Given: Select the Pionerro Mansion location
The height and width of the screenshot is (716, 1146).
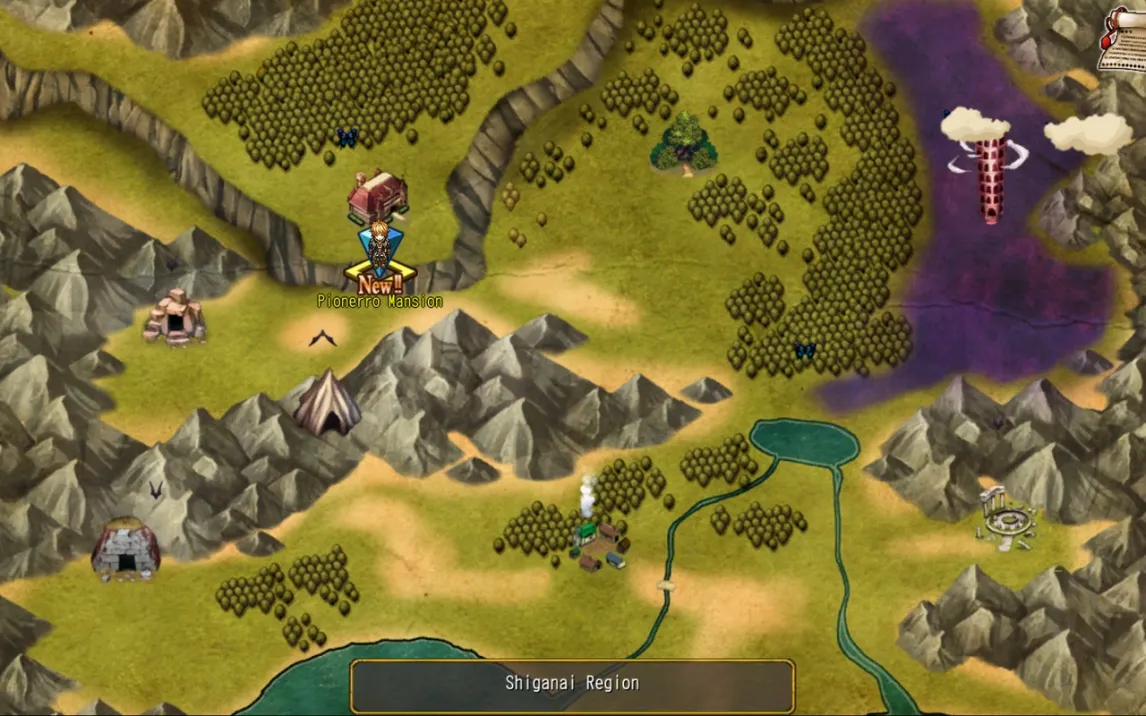Looking at the screenshot, I should (x=377, y=196).
